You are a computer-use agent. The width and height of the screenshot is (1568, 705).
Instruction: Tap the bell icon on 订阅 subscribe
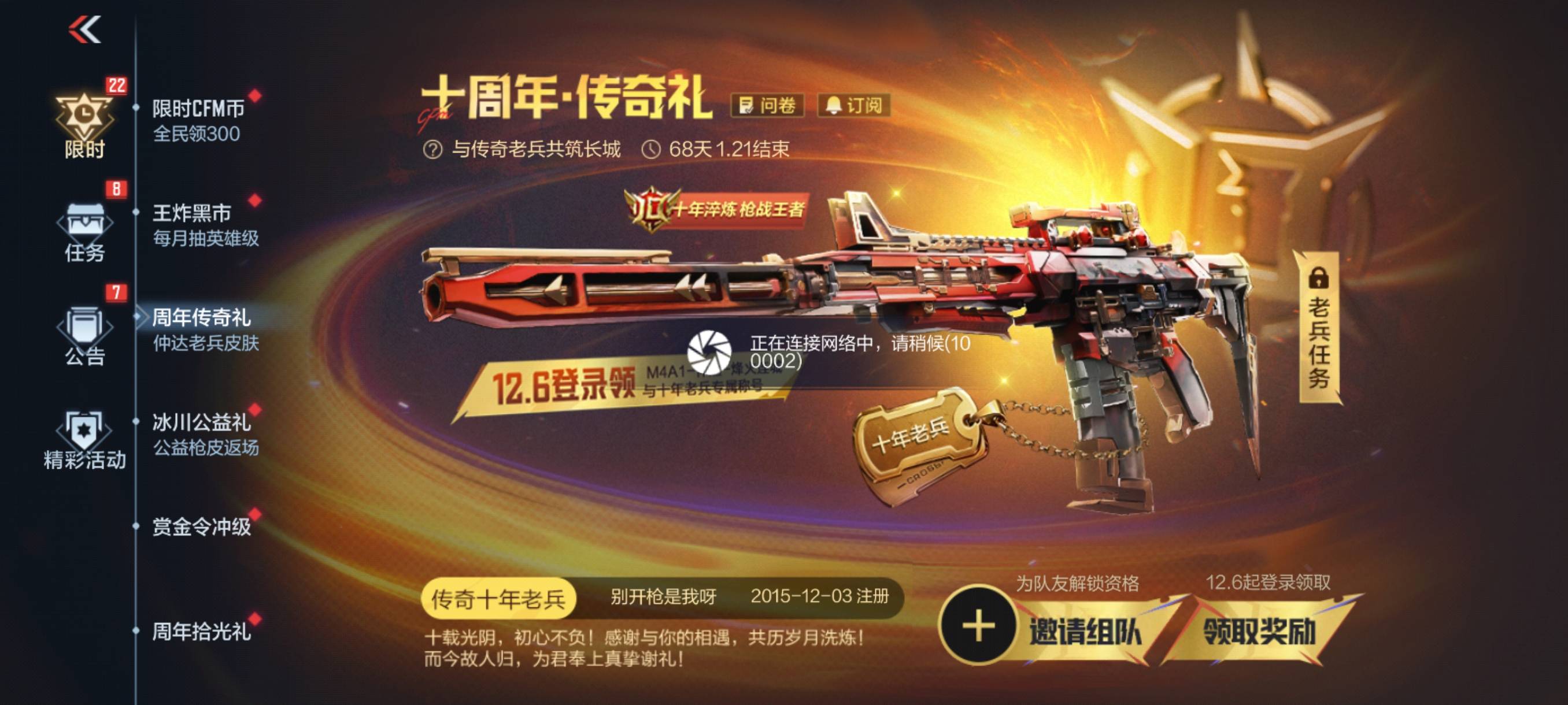click(x=834, y=106)
